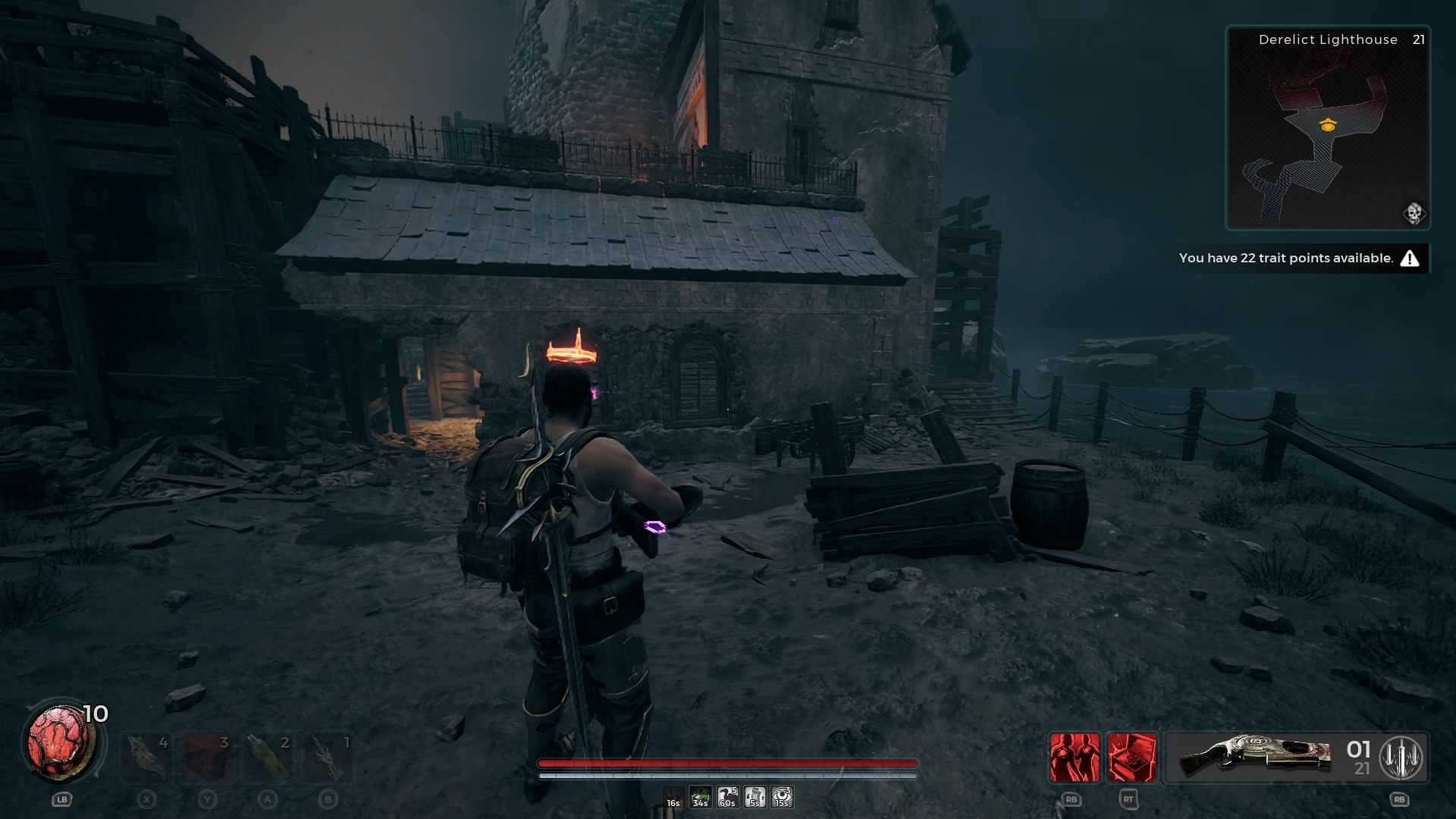Select the eye status icon with 15s timer
The height and width of the screenshot is (819, 1456).
(x=780, y=795)
